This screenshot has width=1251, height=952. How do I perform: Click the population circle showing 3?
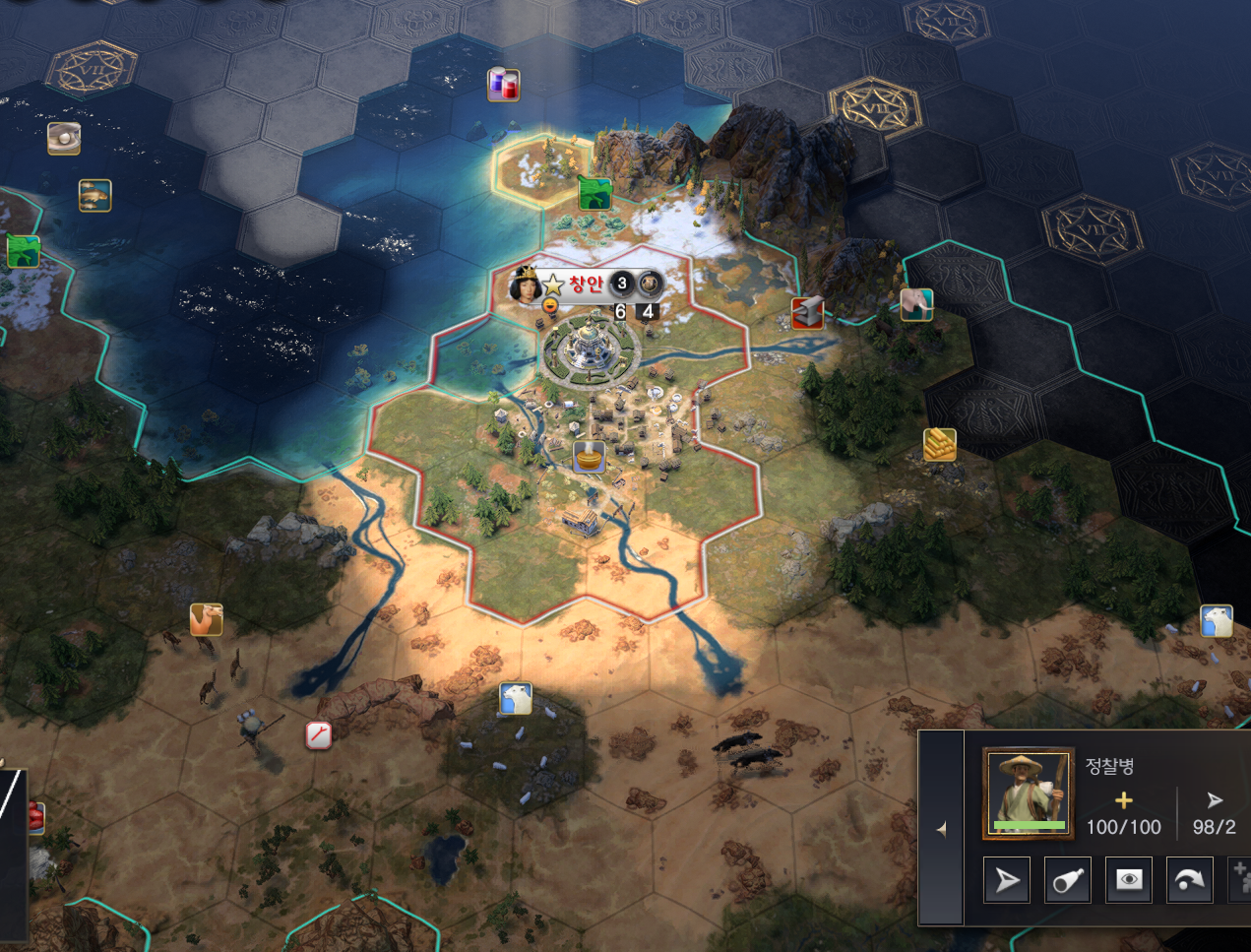coord(622,285)
